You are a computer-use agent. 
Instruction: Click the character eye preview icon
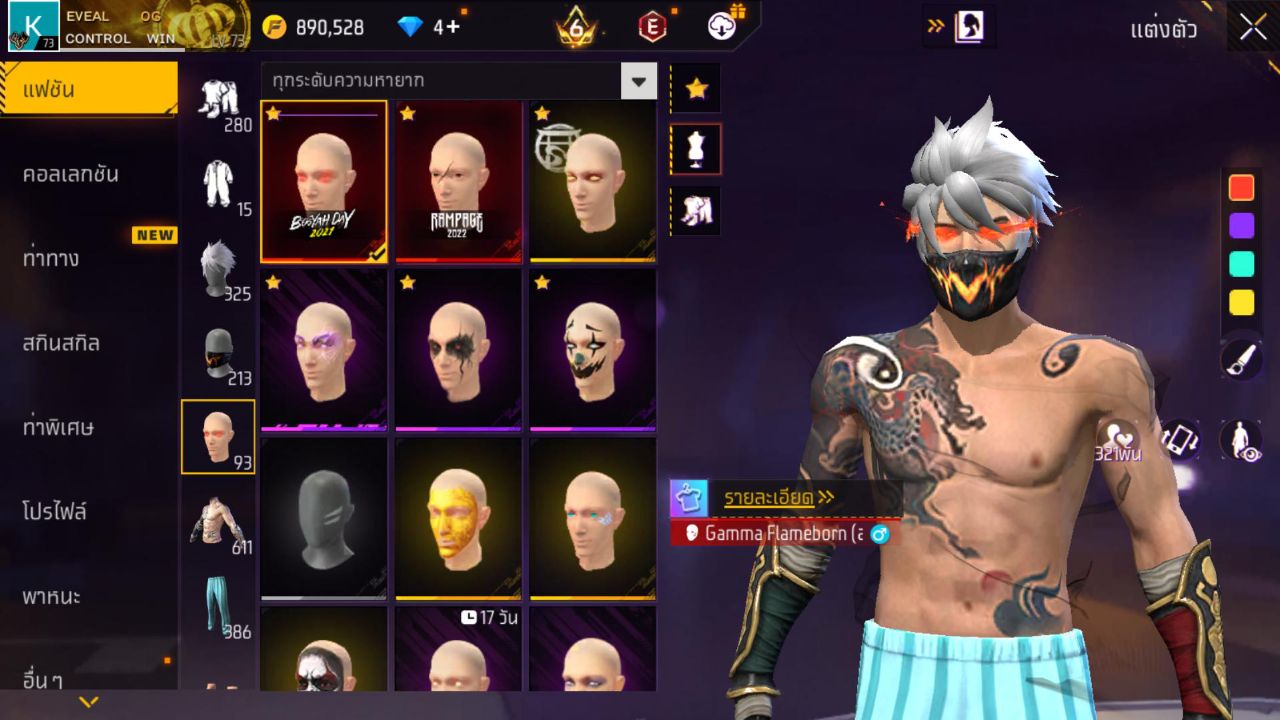point(1240,440)
